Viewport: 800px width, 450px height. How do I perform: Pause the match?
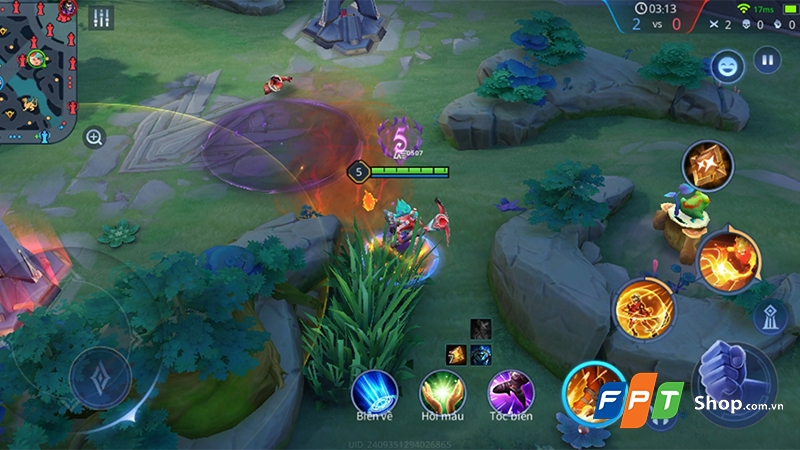point(767,60)
